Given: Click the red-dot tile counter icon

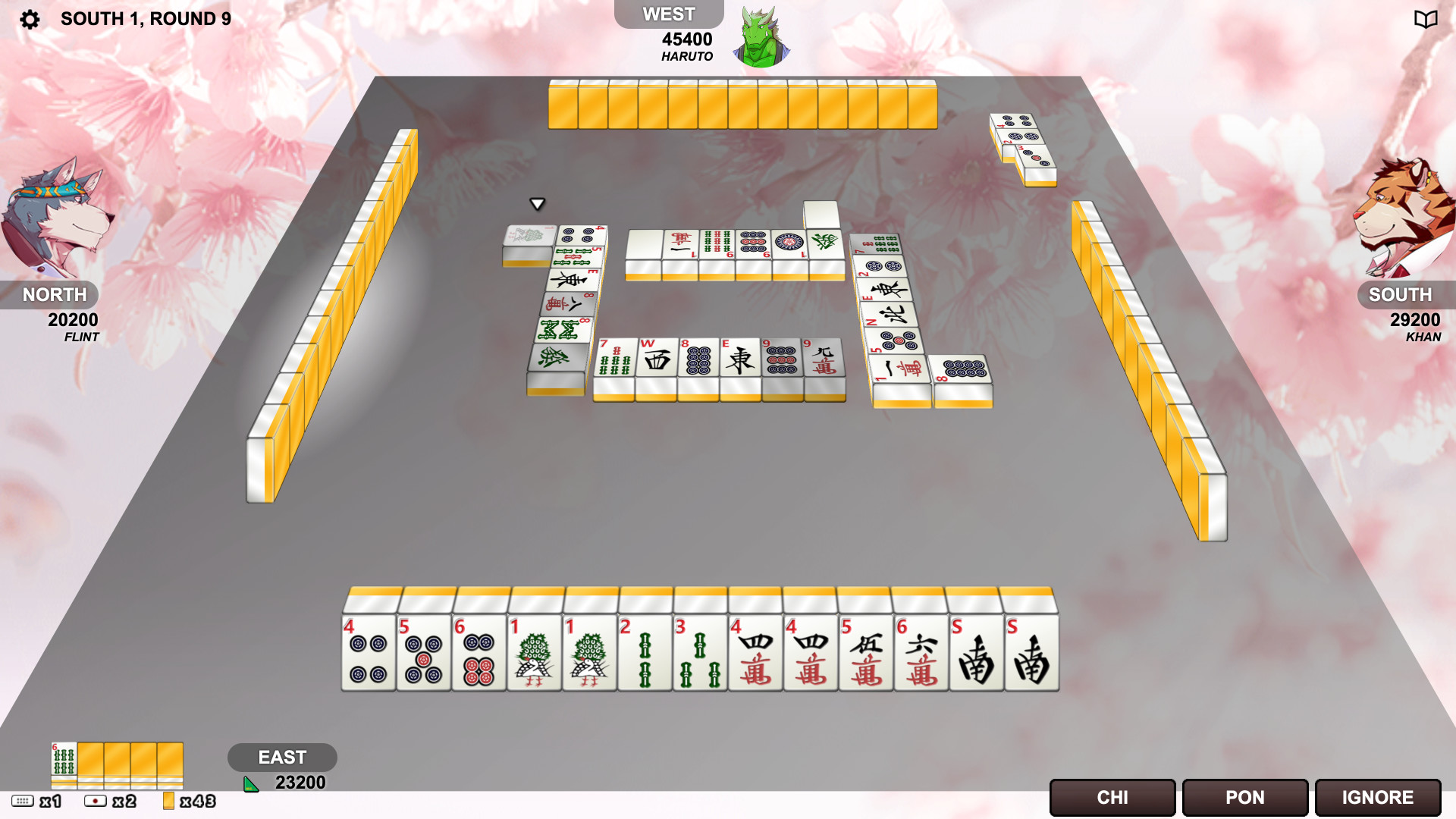Looking at the screenshot, I should pyautogui.click(x=94, y=799).
